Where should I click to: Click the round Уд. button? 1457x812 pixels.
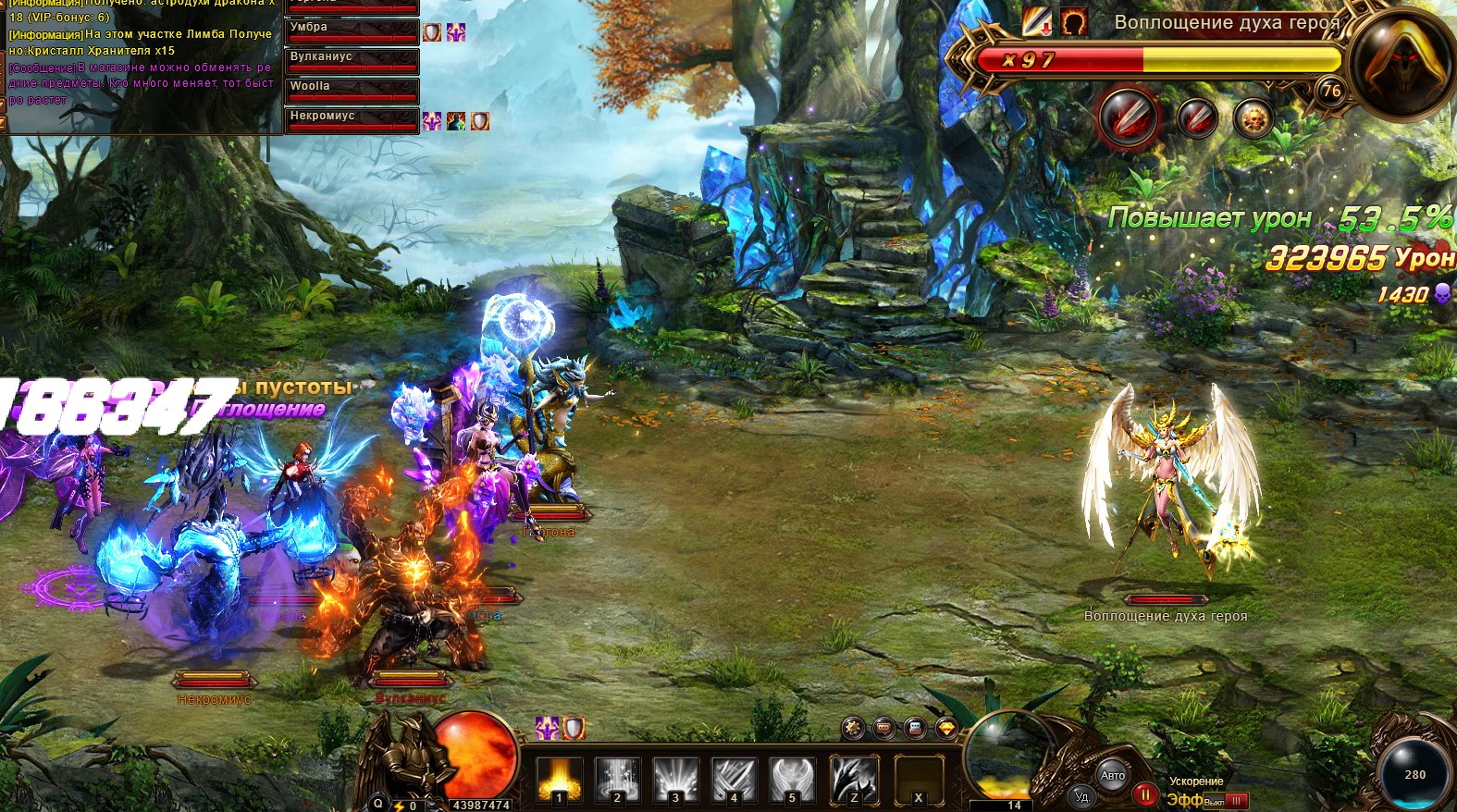1082,795
